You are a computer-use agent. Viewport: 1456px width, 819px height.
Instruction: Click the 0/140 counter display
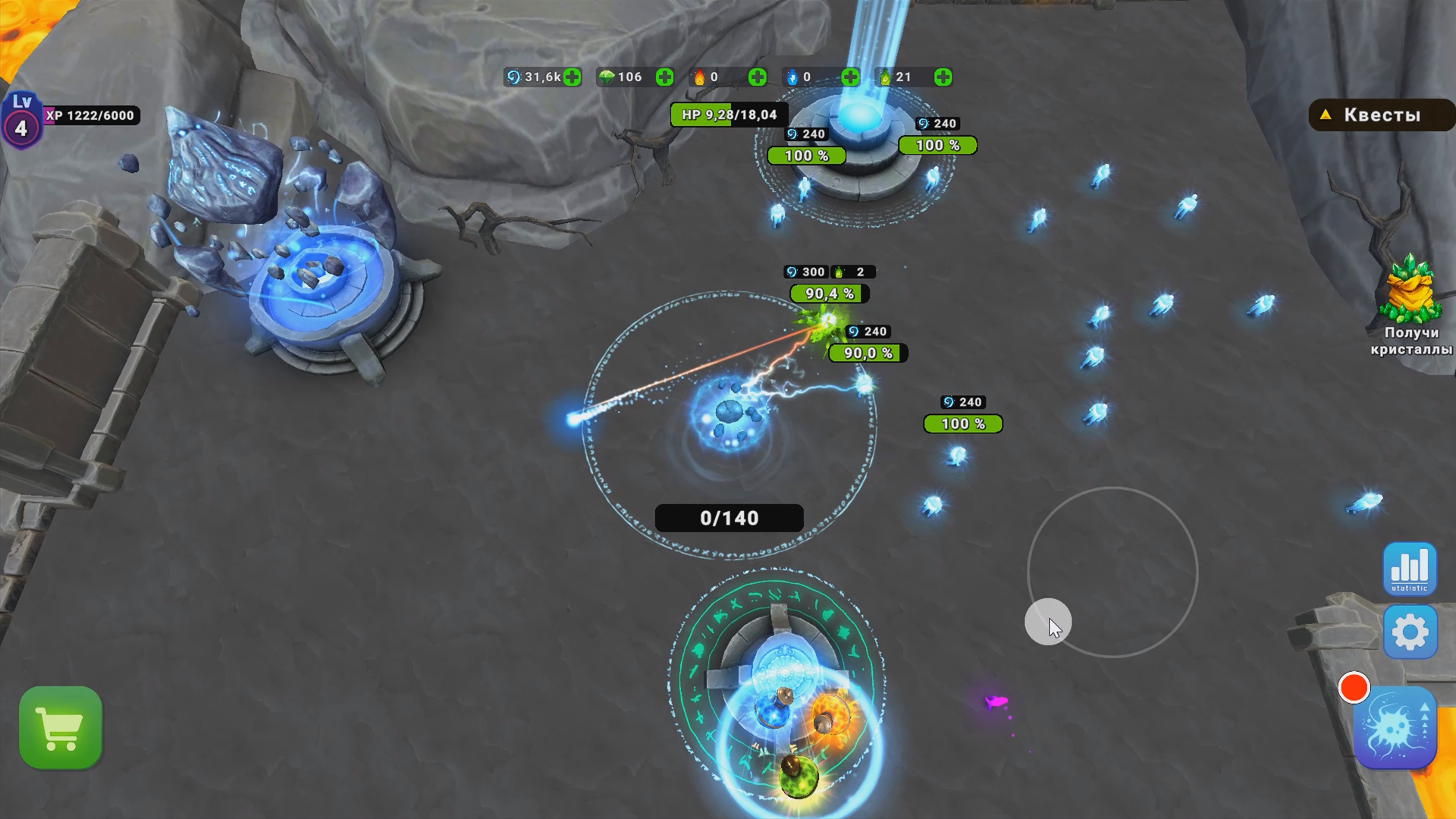pos(729,517)
